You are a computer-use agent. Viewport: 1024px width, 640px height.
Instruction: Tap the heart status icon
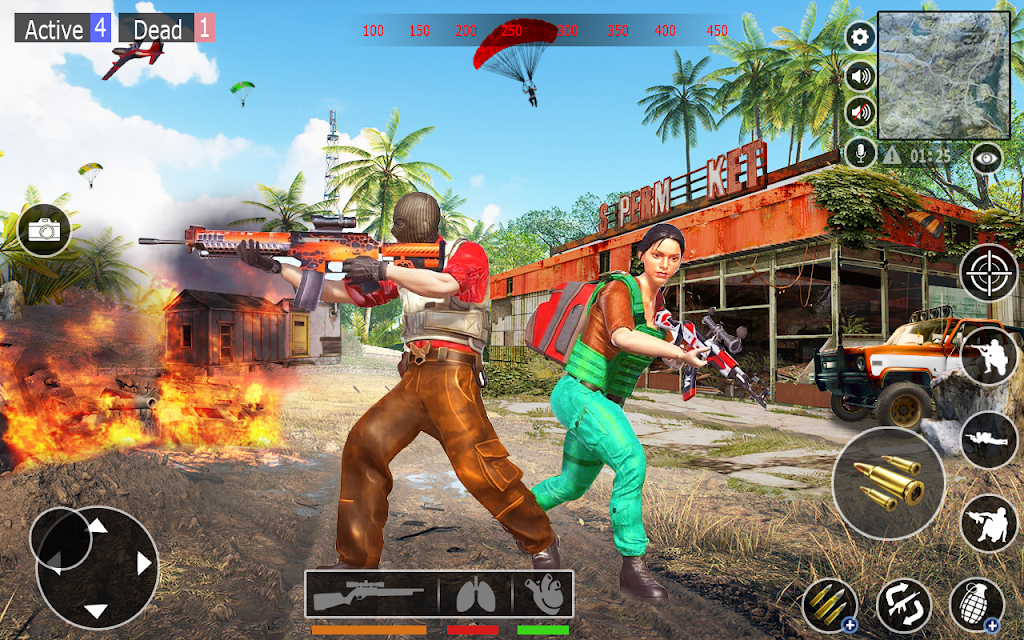(x=543, y=597)
